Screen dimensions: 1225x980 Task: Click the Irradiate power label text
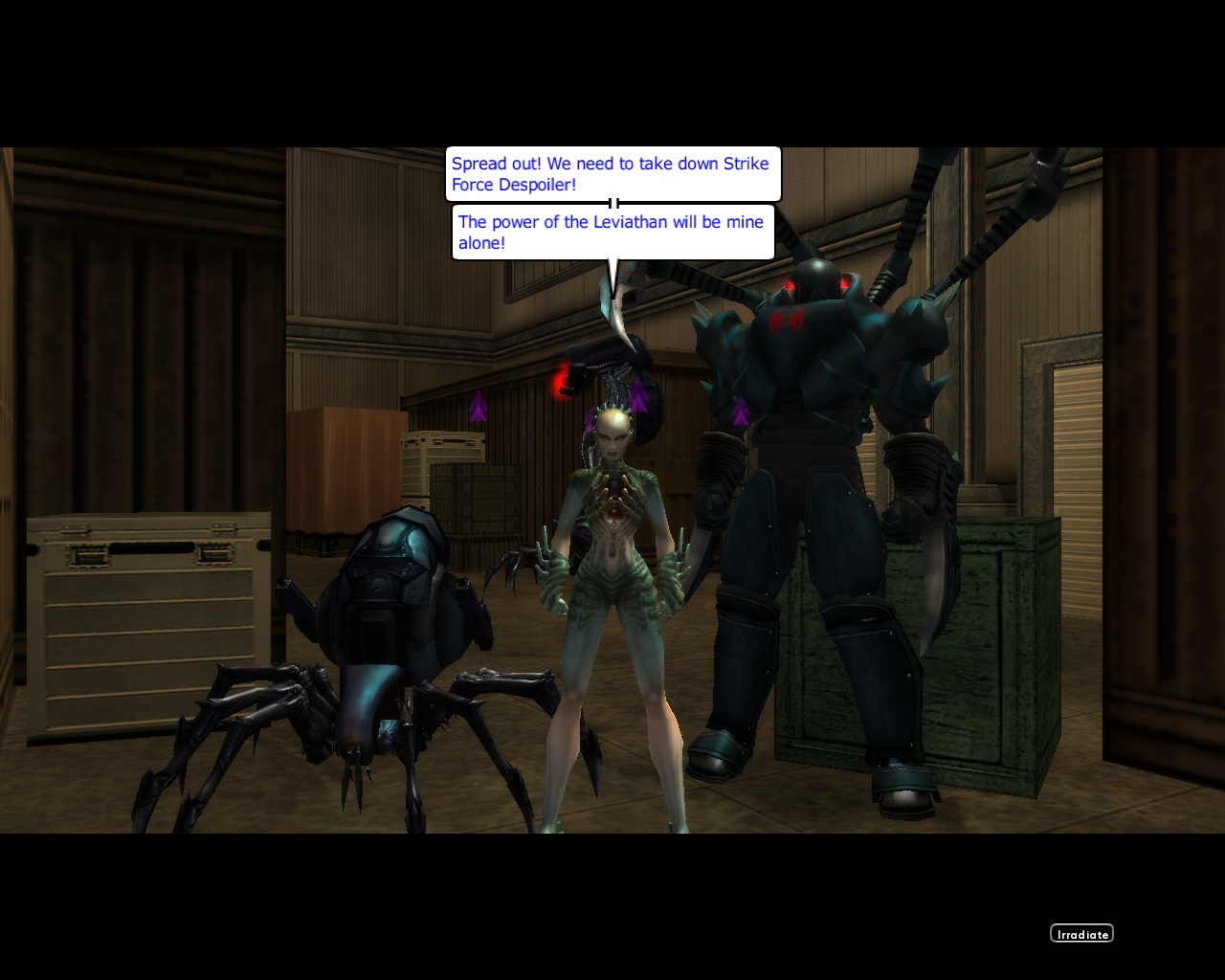[x=1081, y=933]
